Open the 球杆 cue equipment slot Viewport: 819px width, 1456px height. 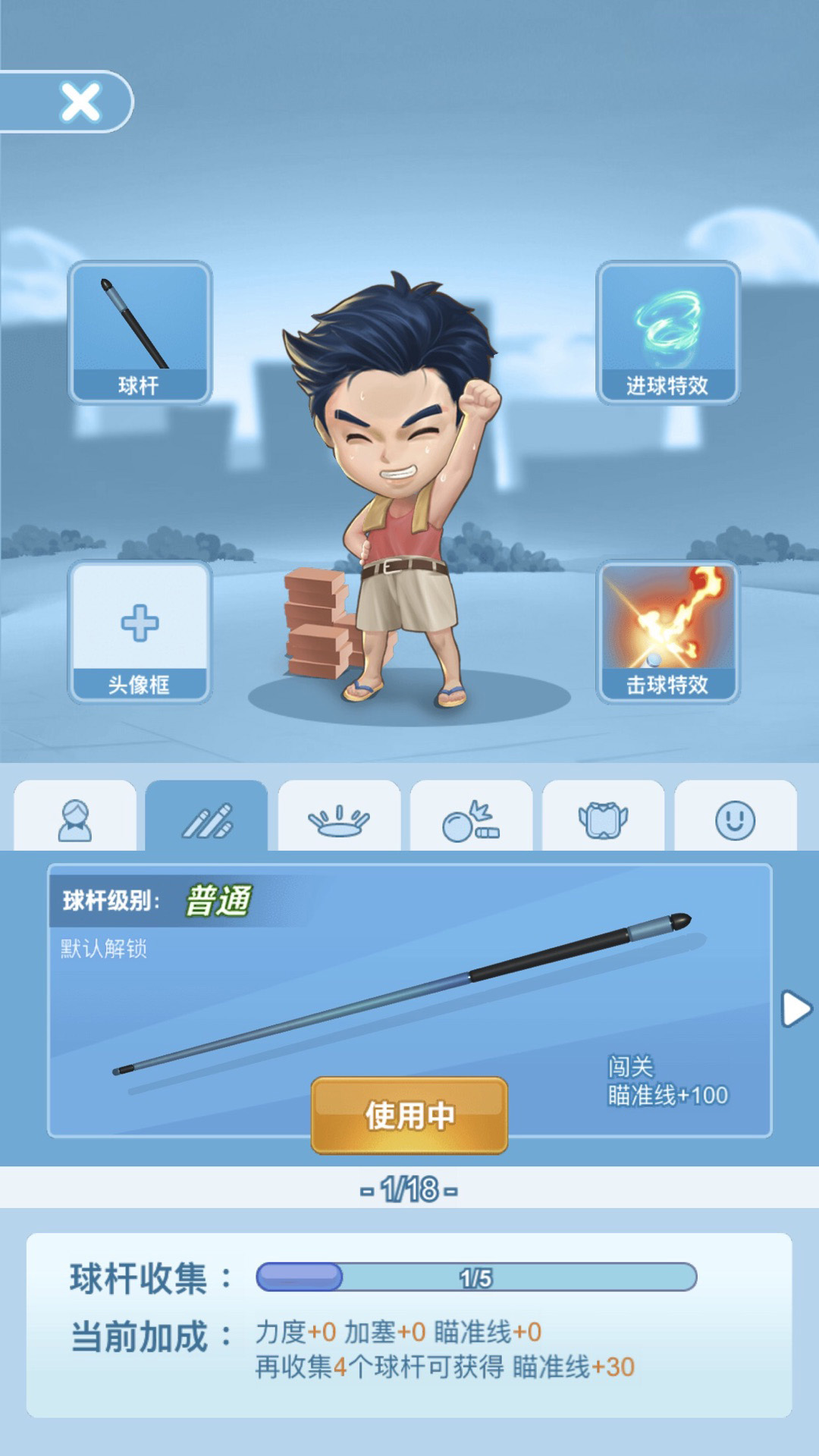[x=140, y=331]
